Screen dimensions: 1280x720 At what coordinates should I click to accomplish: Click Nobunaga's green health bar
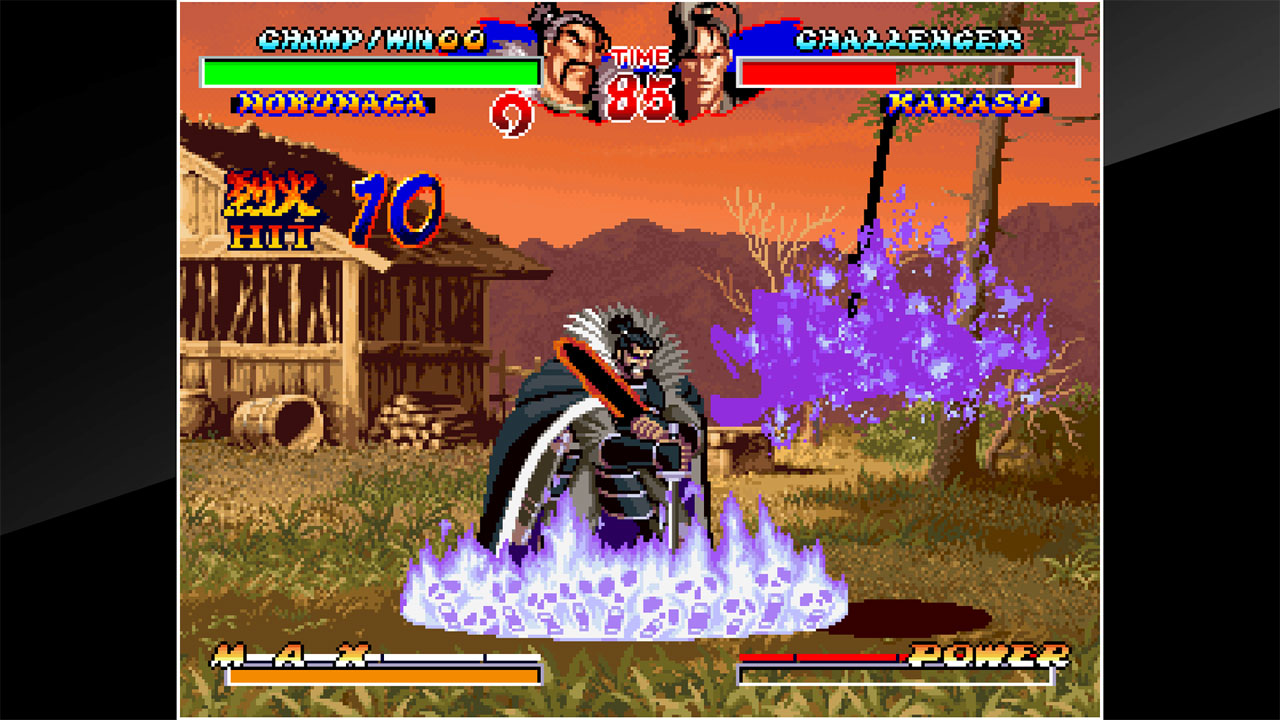[368, 68]
